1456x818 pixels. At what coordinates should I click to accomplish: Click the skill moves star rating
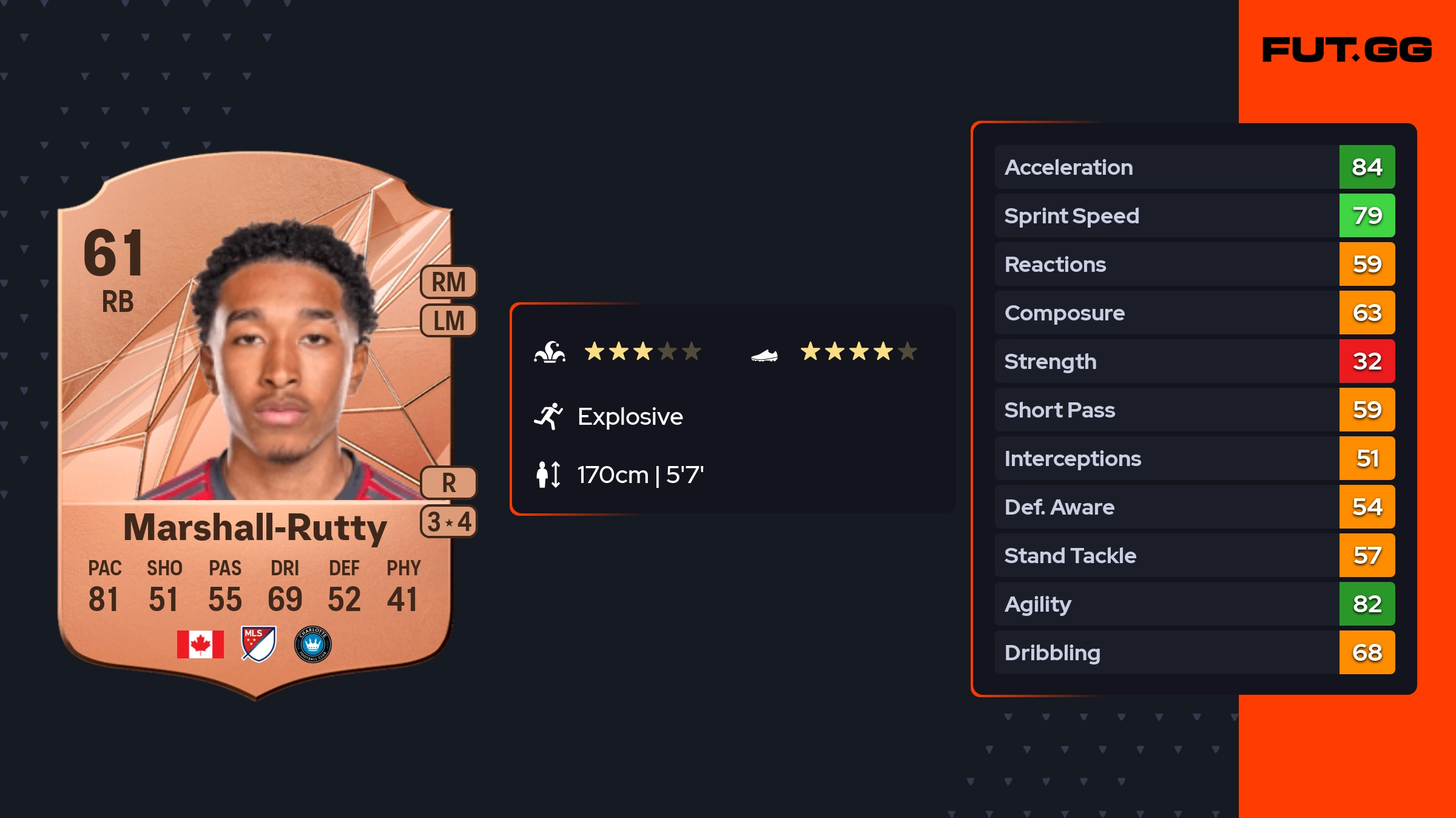(x=642, y=351)
